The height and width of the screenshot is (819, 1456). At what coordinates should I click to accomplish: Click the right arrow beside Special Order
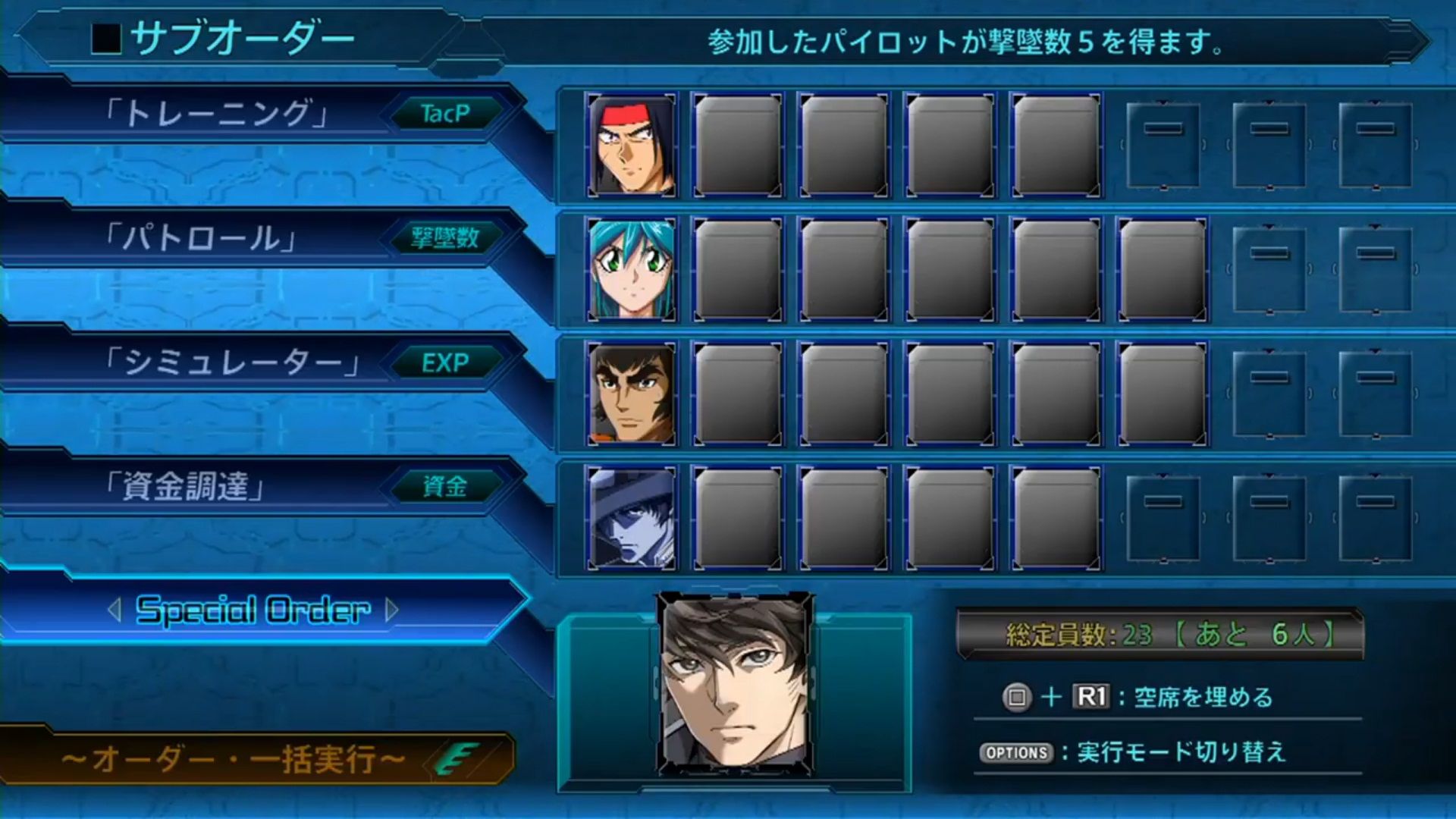(x=391, y=611)
